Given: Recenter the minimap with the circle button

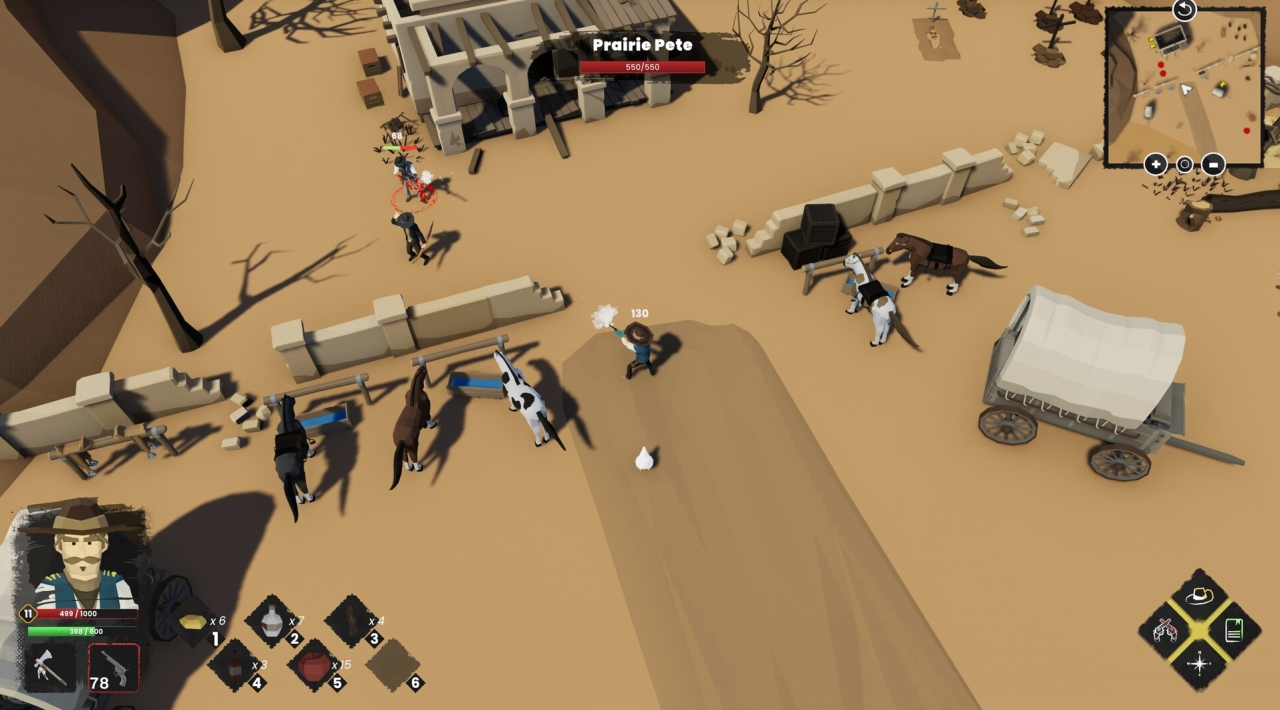Looking at the screenshot, I should 1184,164.
